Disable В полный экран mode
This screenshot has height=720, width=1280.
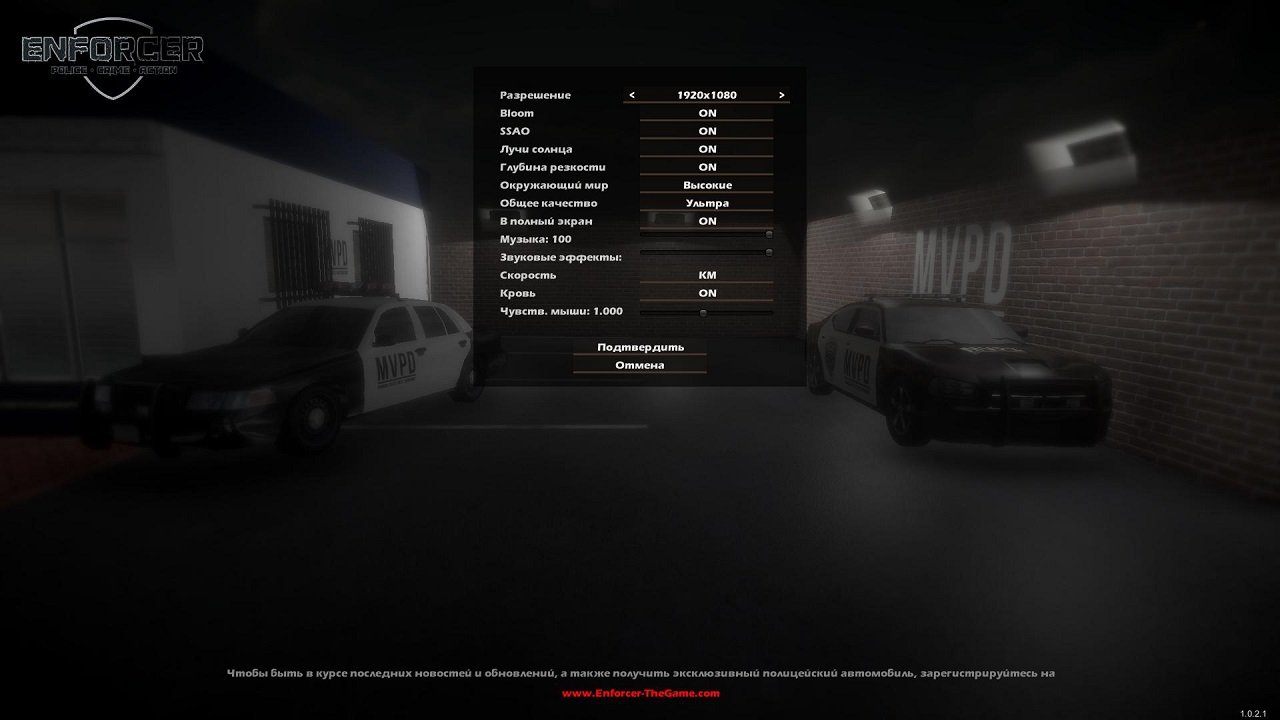706,220
